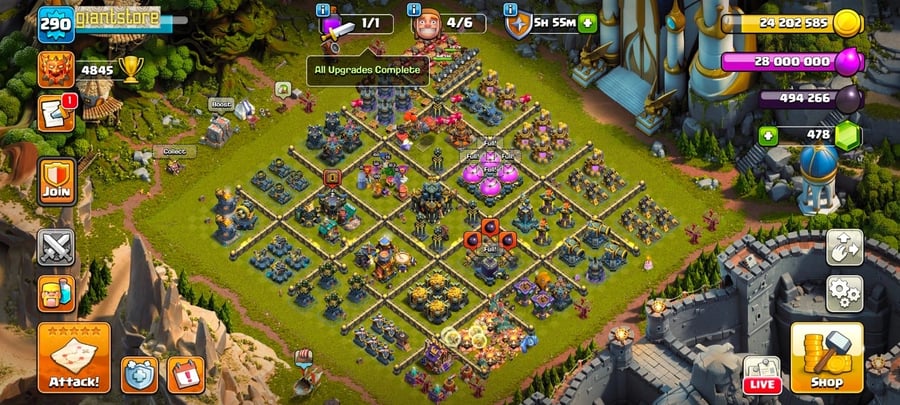900x405 pixels.
Task: Open the village layout editor
Action: tap(845, 248)
